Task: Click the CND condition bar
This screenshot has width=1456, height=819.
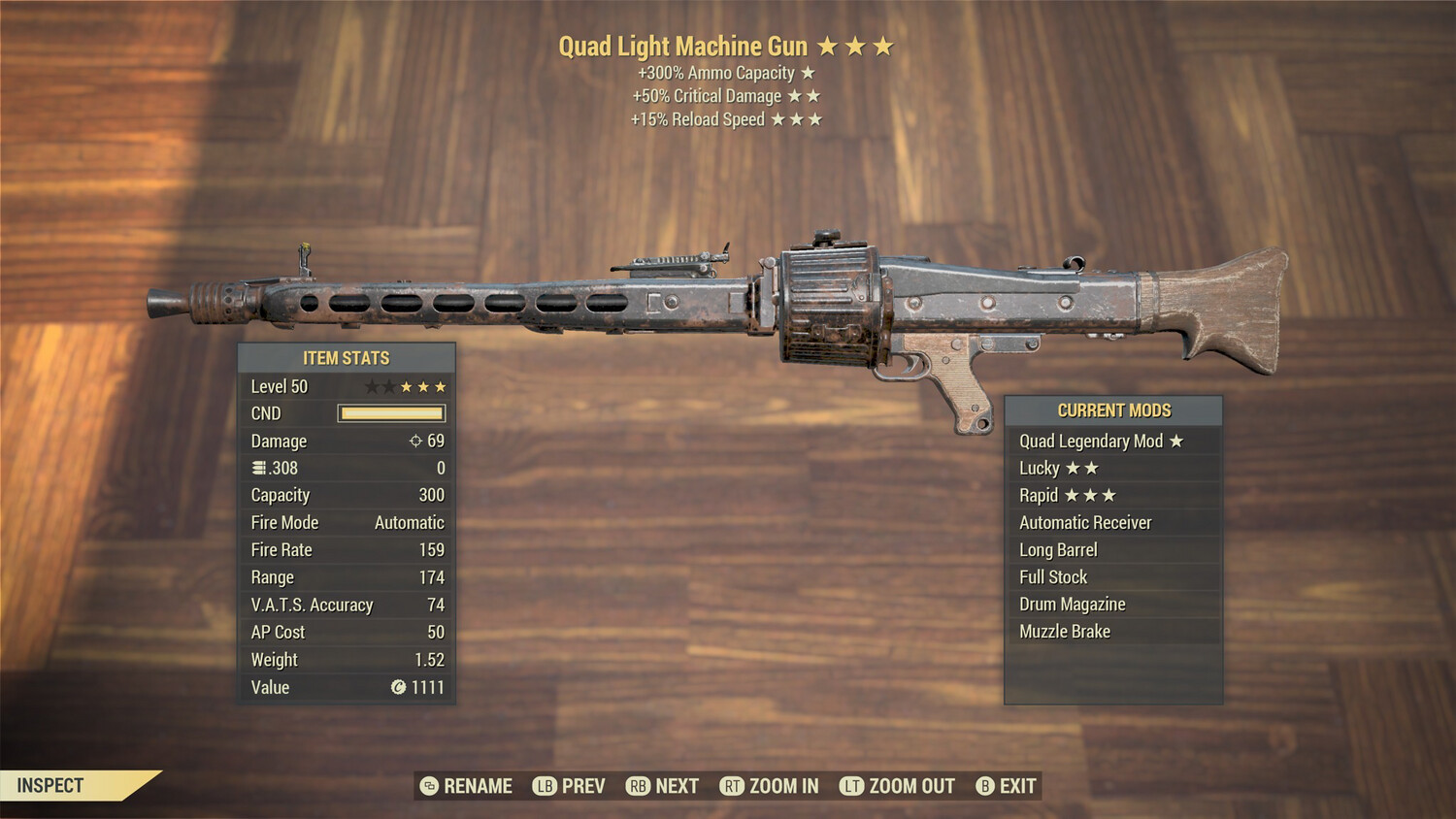Action: pyautogui.click(x=391, y=412)
